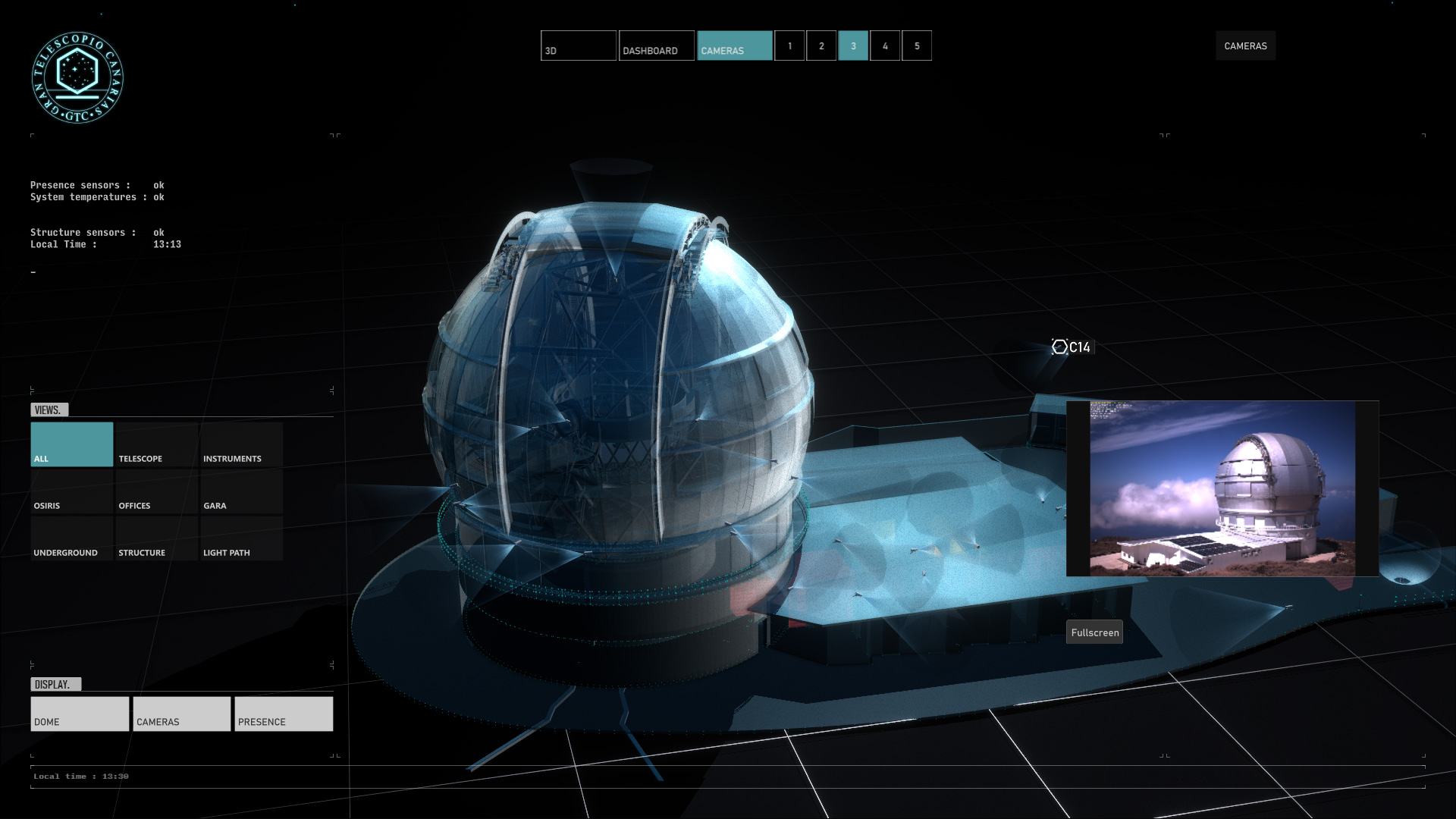This screenshot has width=1456, height=819.
Task: Switch to the 3D tab
Action: pos(578,45)
